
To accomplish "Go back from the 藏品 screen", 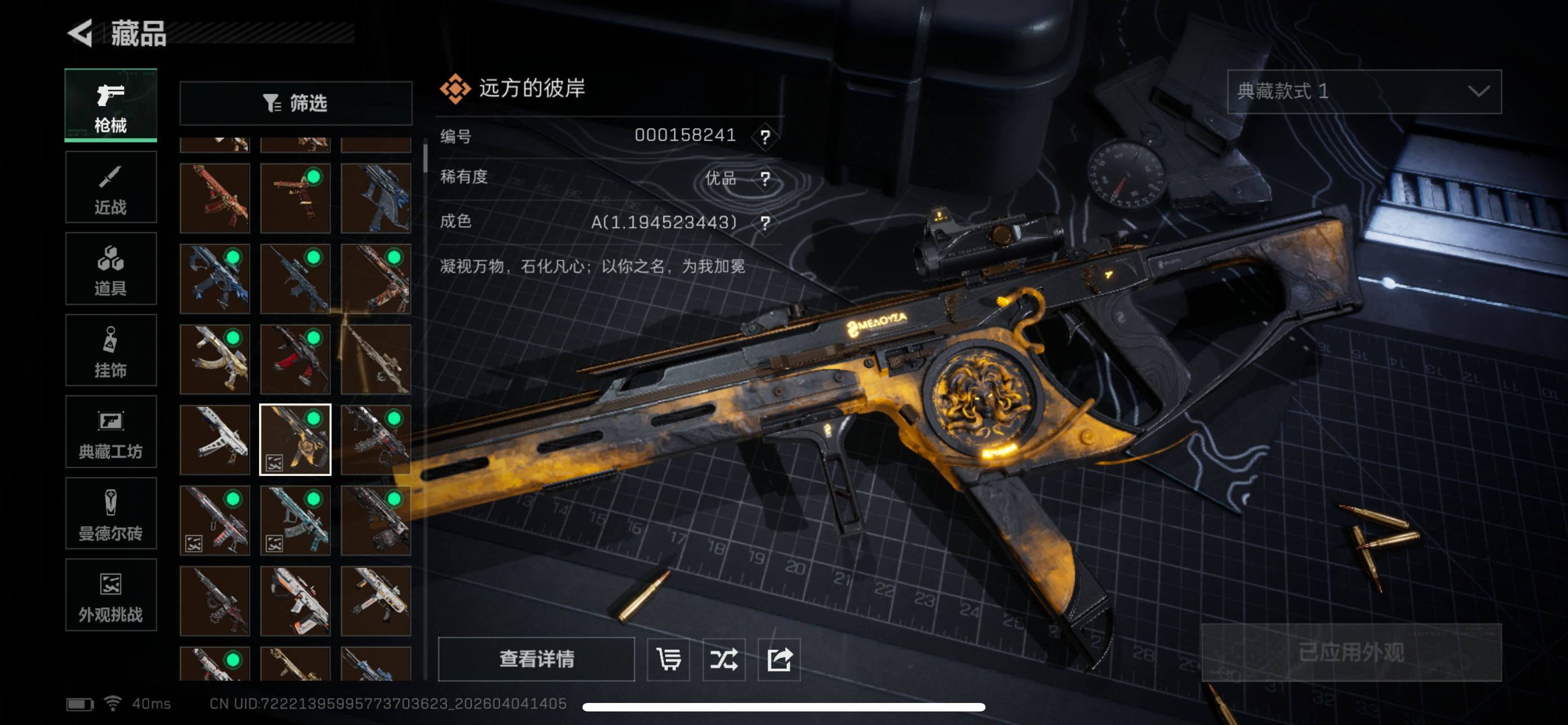I will click(81, 33).
